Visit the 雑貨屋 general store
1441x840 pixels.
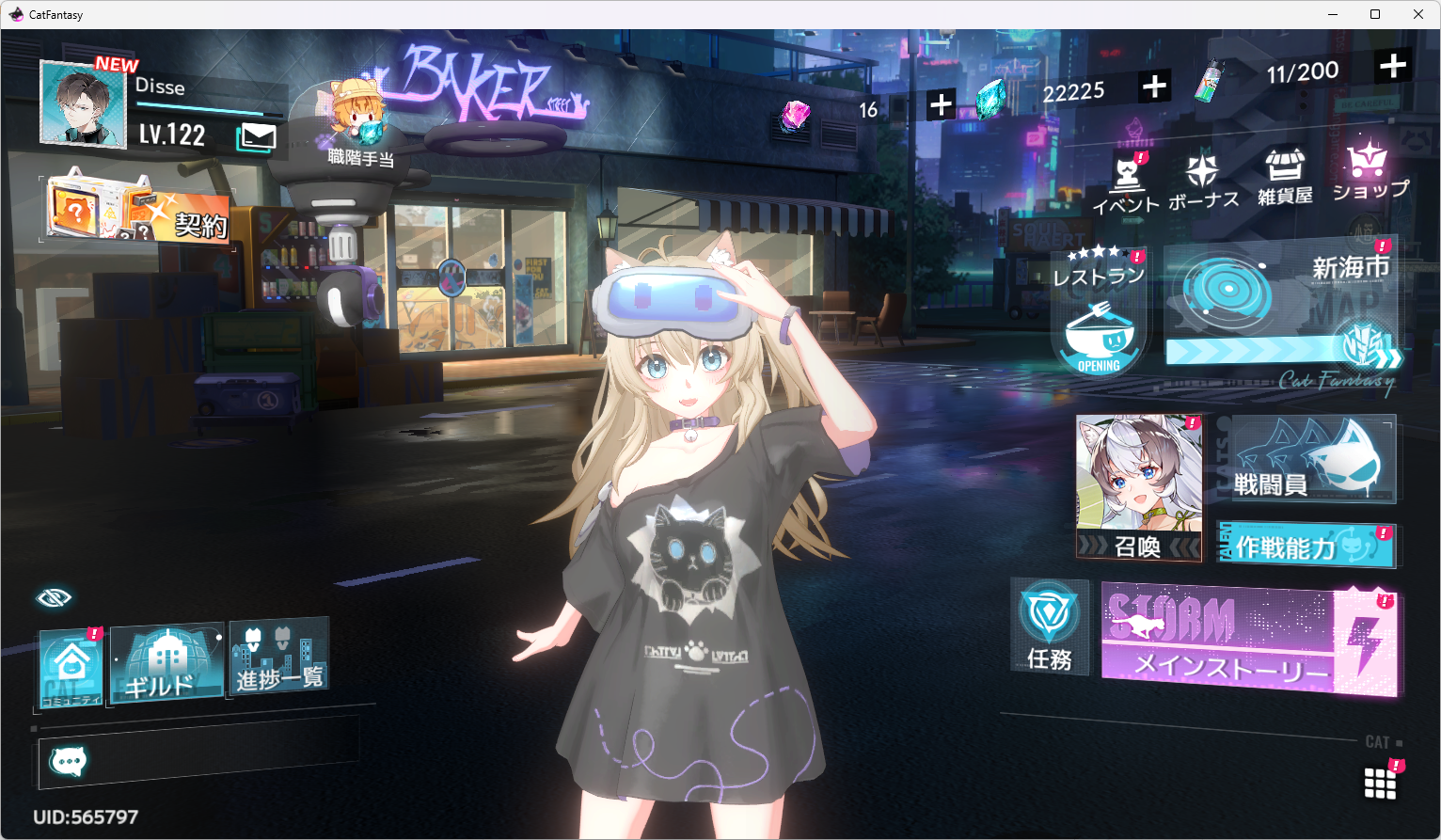pyautogui.click(x=1285, y=177)
